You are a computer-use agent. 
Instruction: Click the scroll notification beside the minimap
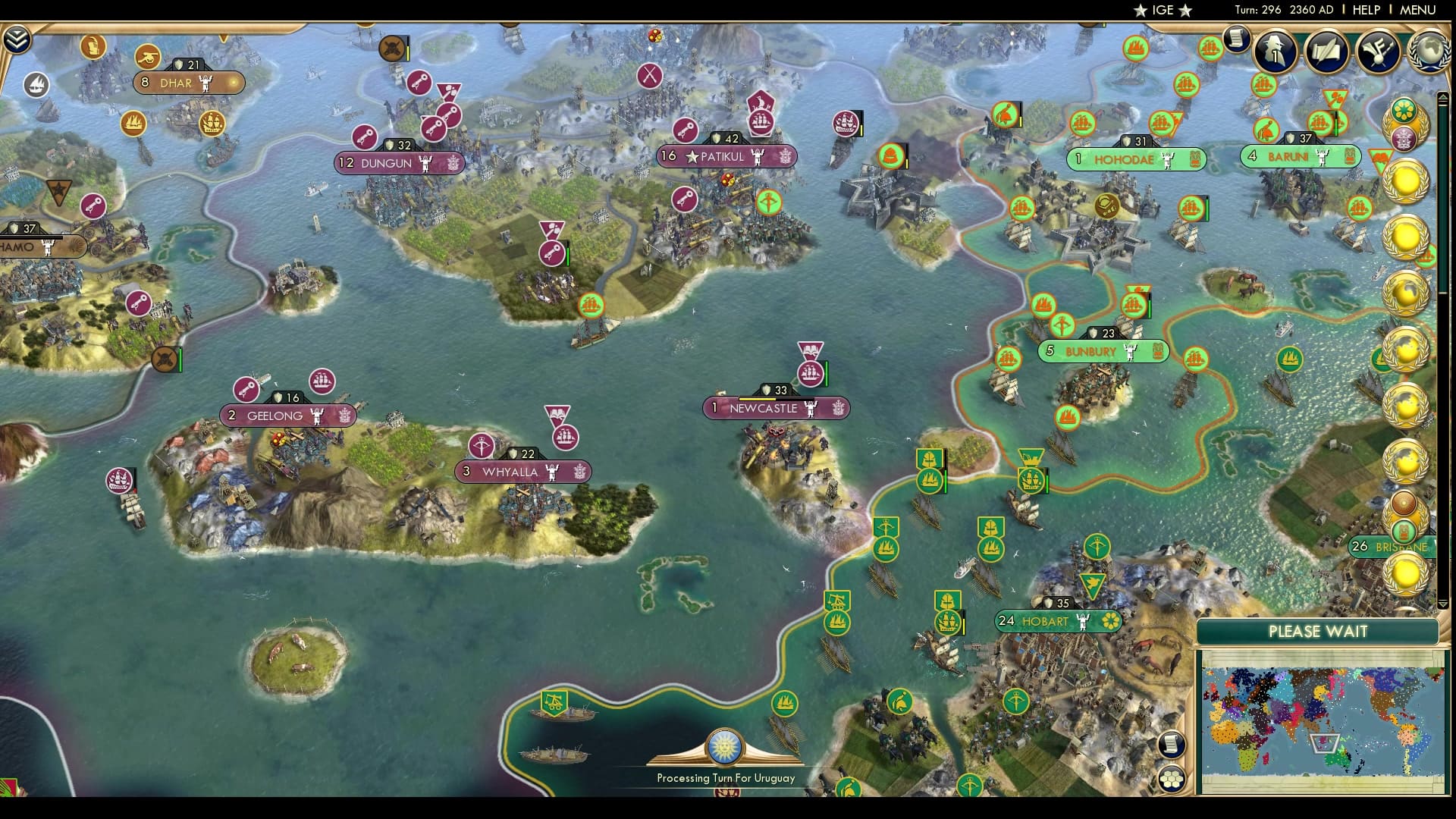(1170, 743)
